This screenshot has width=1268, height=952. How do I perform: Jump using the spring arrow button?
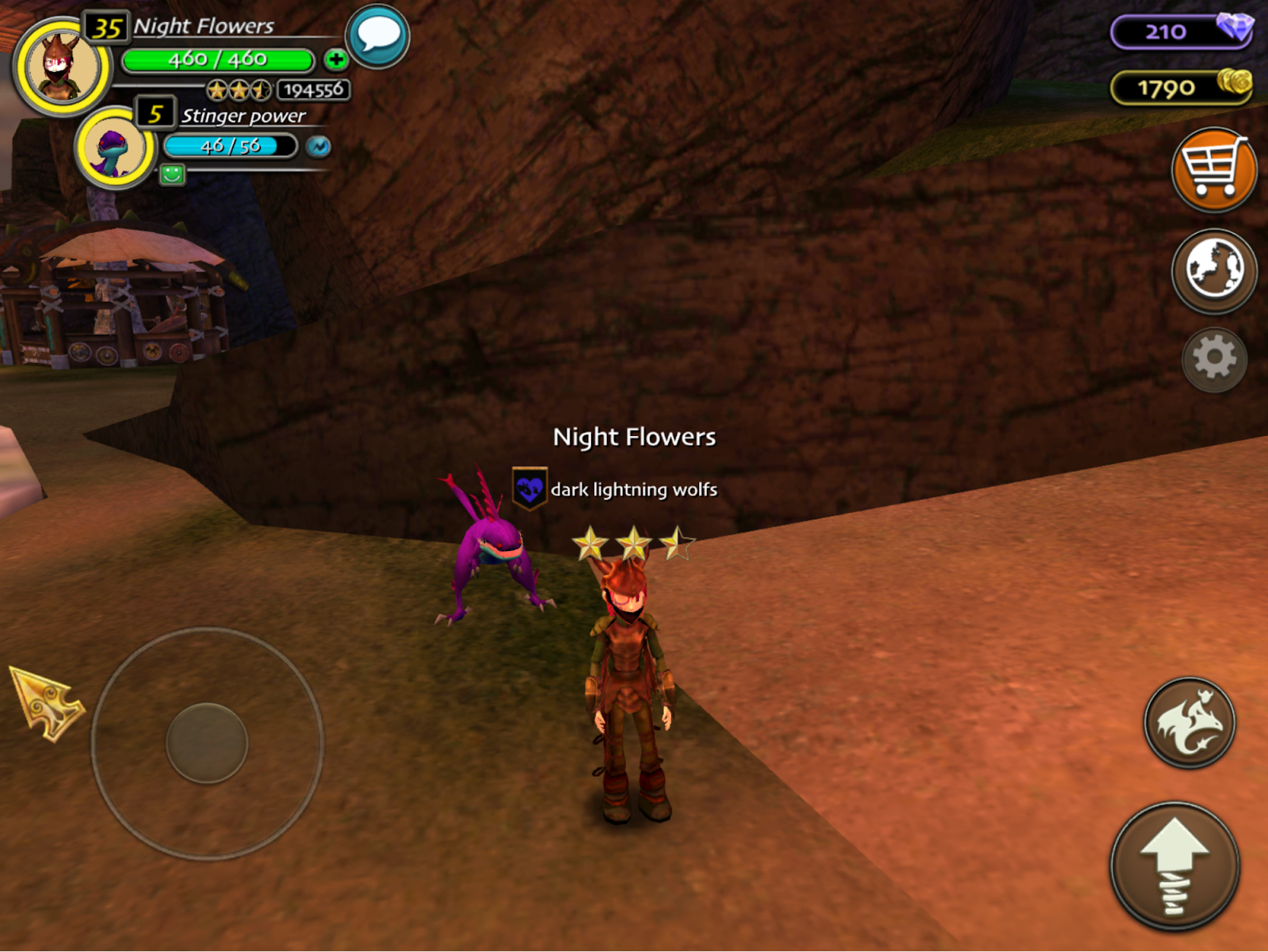click(x=1174, y=866)
